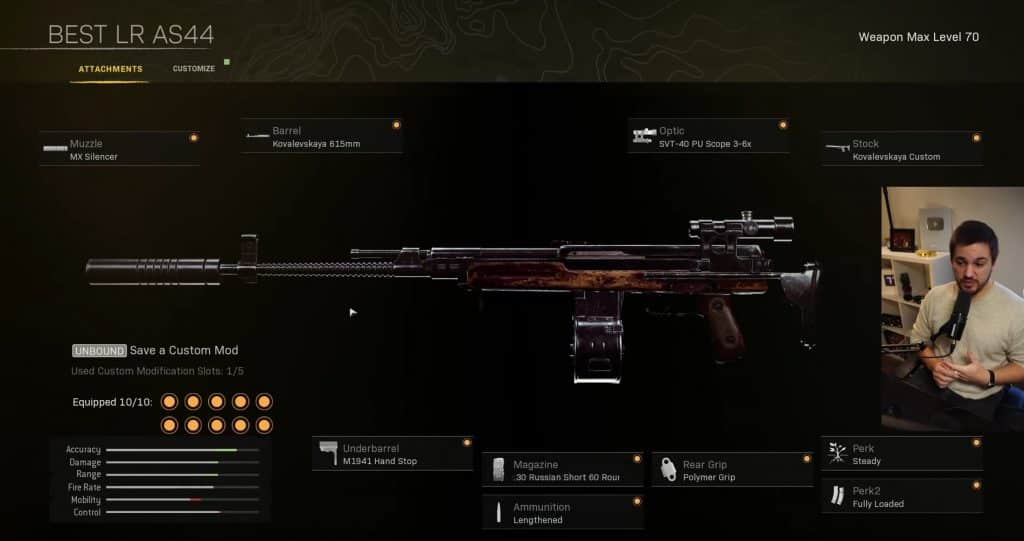Select the Stock Kovalevskaya Custom slot

(x=901, y=150)
